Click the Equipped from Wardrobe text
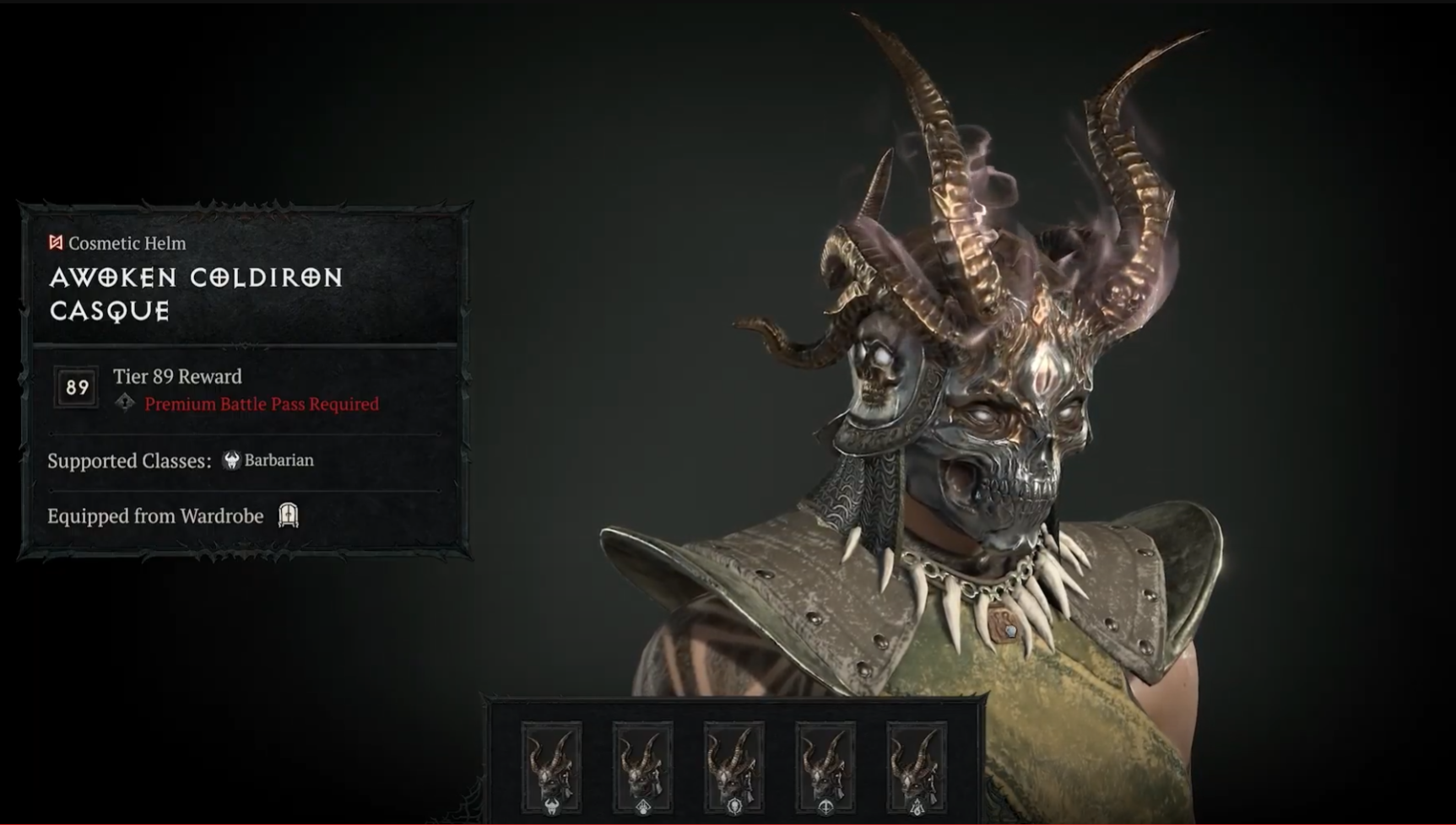The height and width of the screenshot is (825, 1456). (x=157, y=515)
